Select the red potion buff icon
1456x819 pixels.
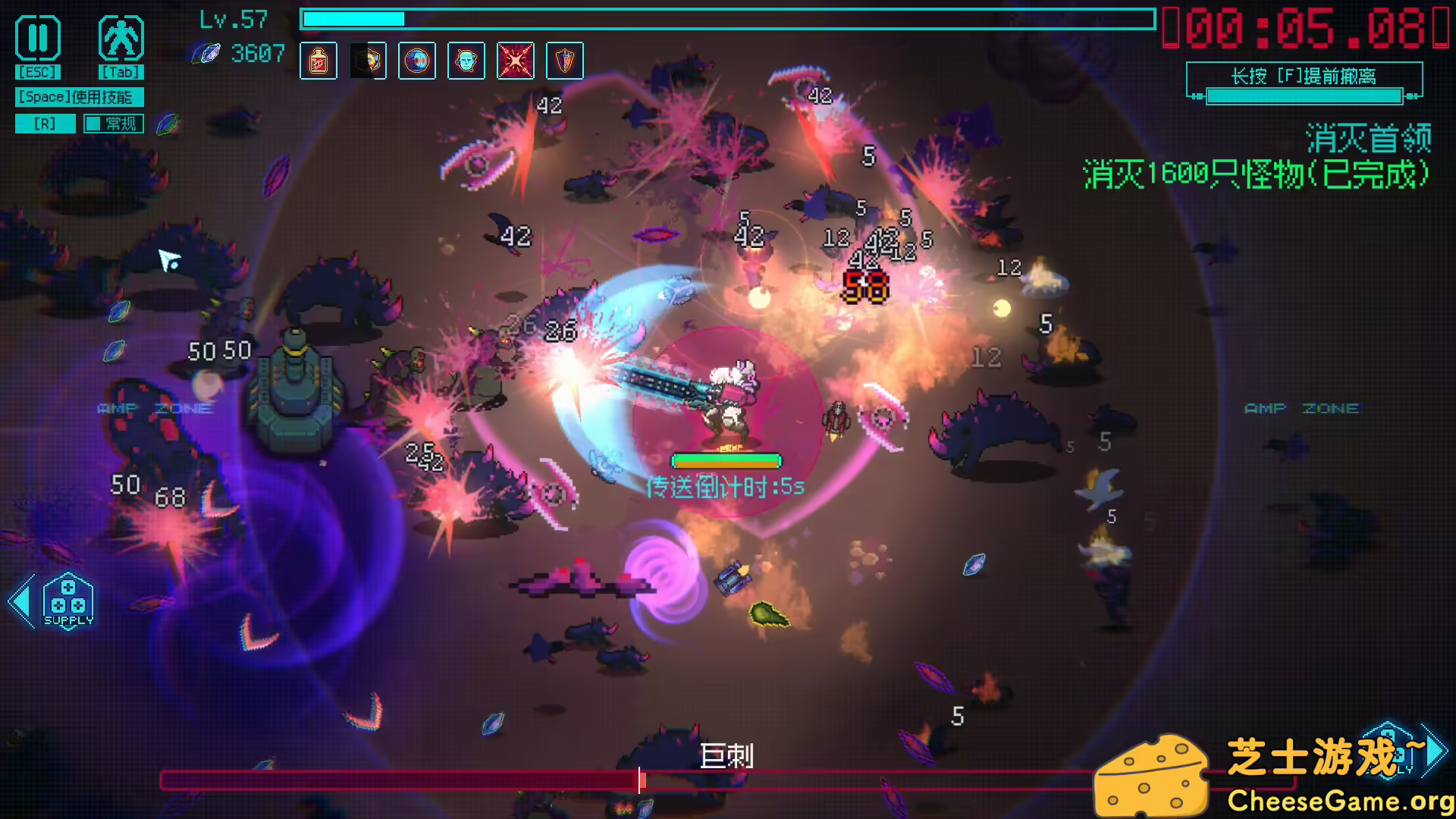[318, 61]
